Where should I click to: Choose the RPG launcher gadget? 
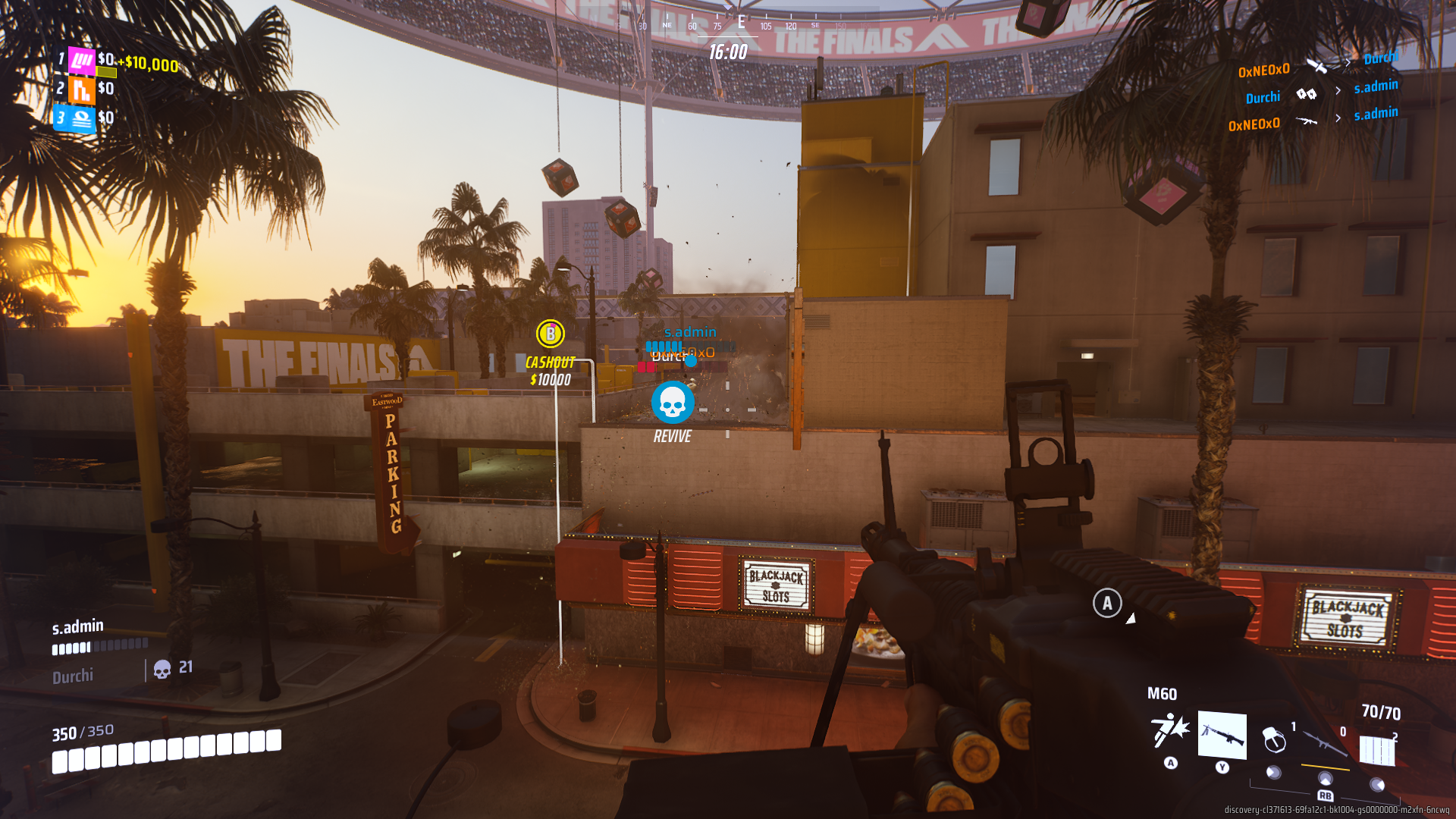1324,742
